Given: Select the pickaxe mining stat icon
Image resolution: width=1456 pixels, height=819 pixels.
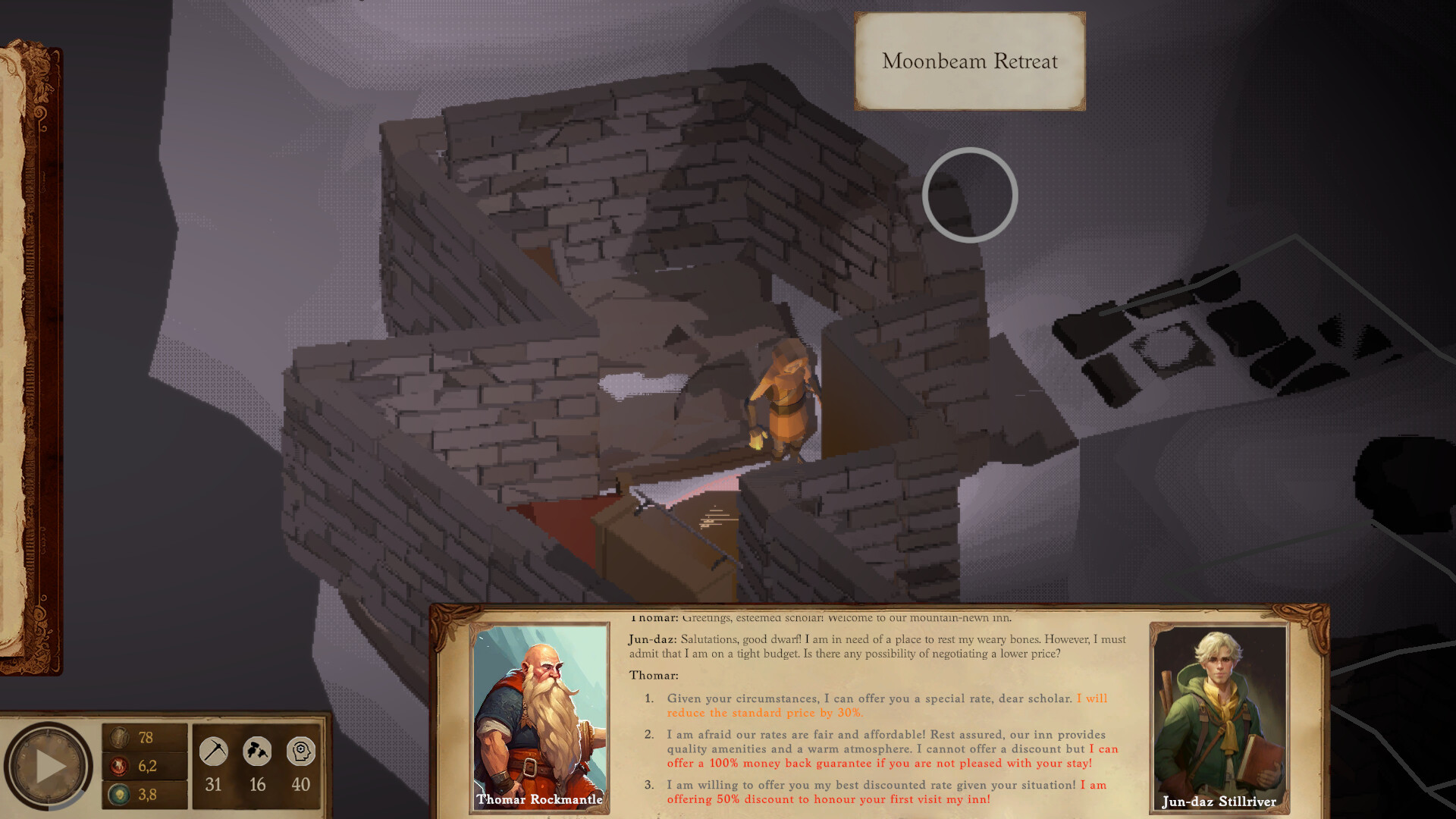Looking at the screenshot, I should pyautogui.click(x=213, y=752).
